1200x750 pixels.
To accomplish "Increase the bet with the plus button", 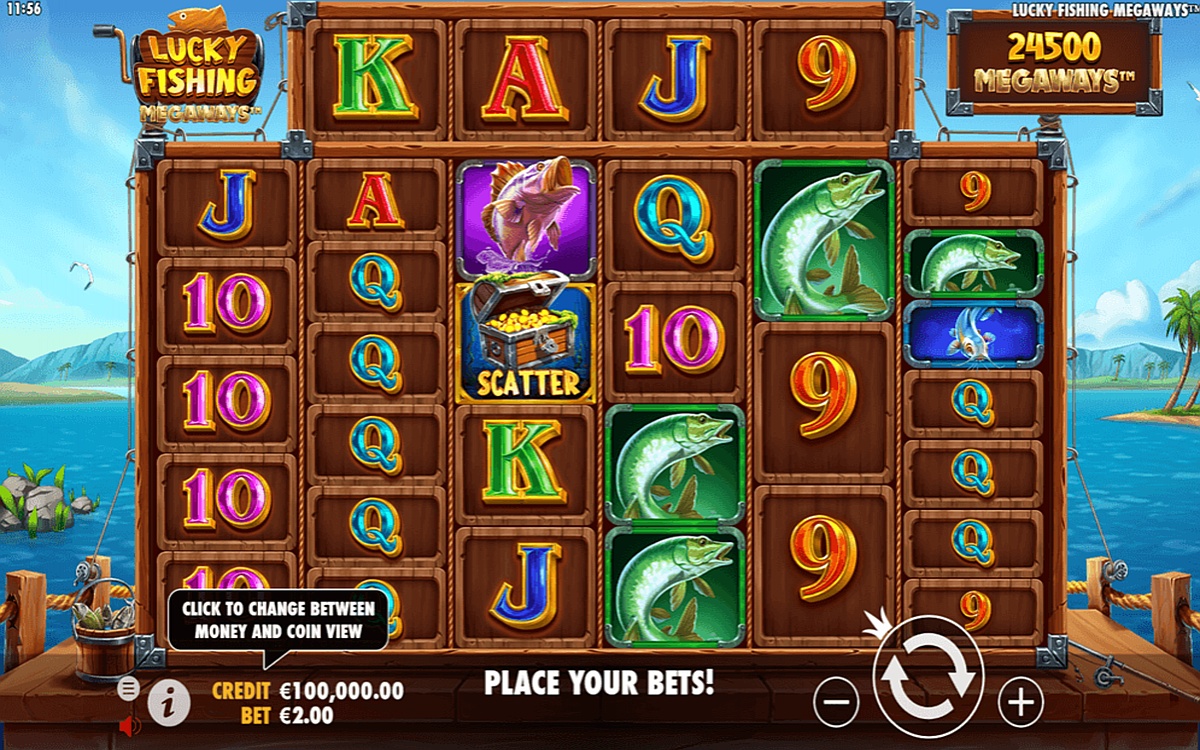I will (1020, 701).
